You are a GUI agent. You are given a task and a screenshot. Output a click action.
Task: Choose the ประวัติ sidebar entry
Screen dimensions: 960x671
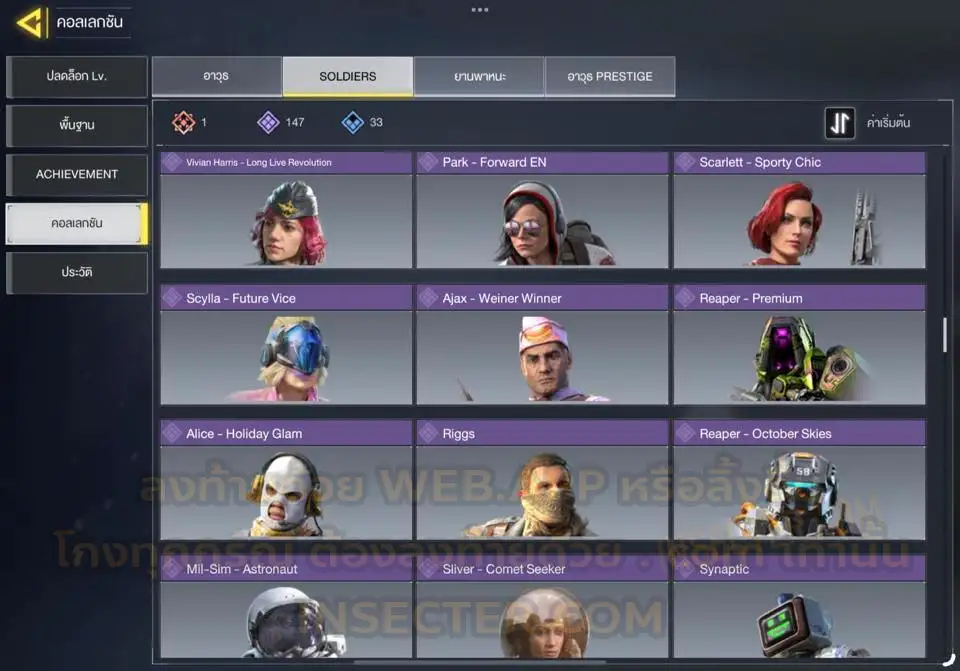tap(77, 273)
